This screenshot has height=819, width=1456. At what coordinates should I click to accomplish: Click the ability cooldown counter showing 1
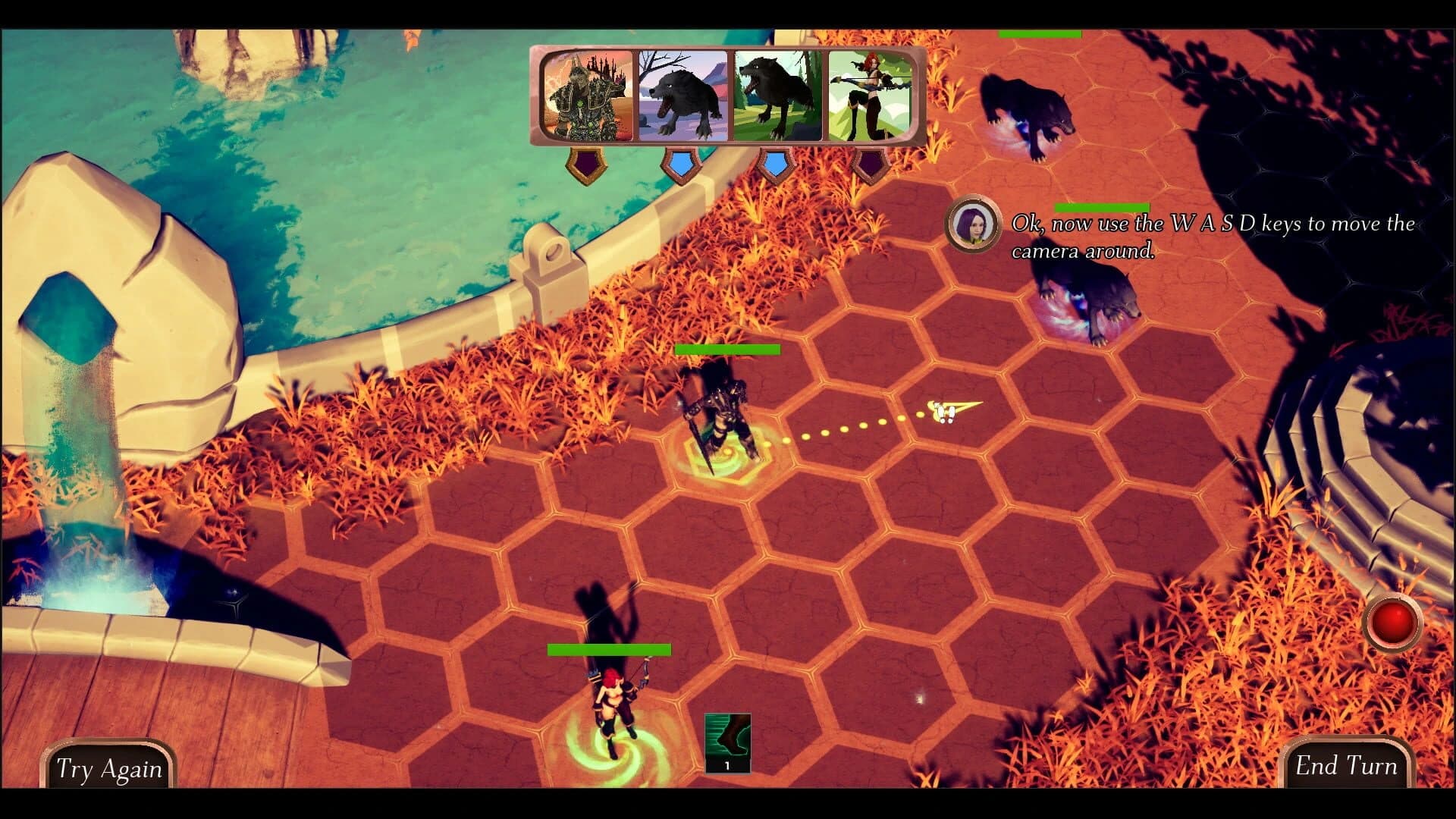pyautogui.click(x=726, y=766)
